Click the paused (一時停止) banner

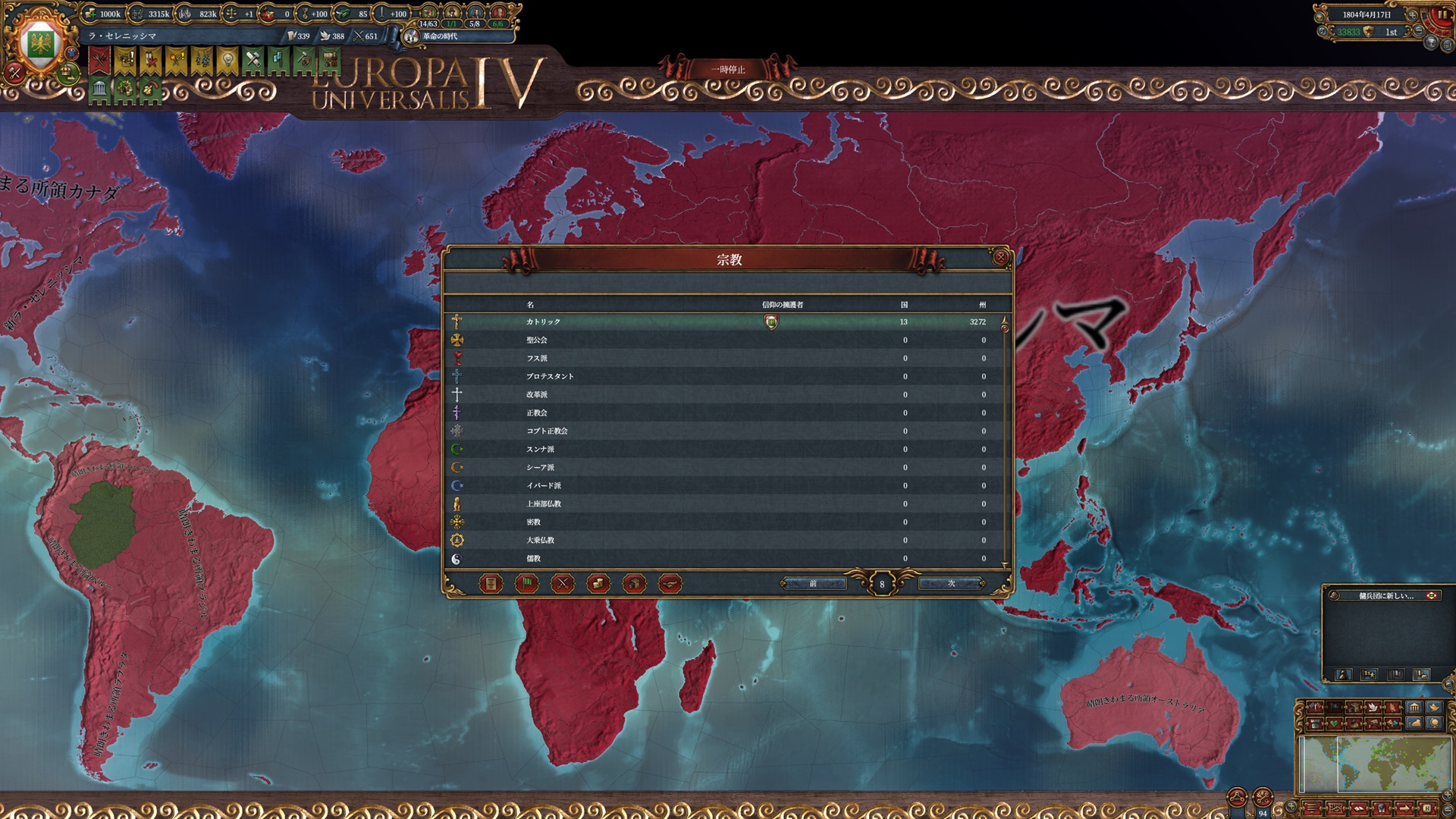pos(727,70)
